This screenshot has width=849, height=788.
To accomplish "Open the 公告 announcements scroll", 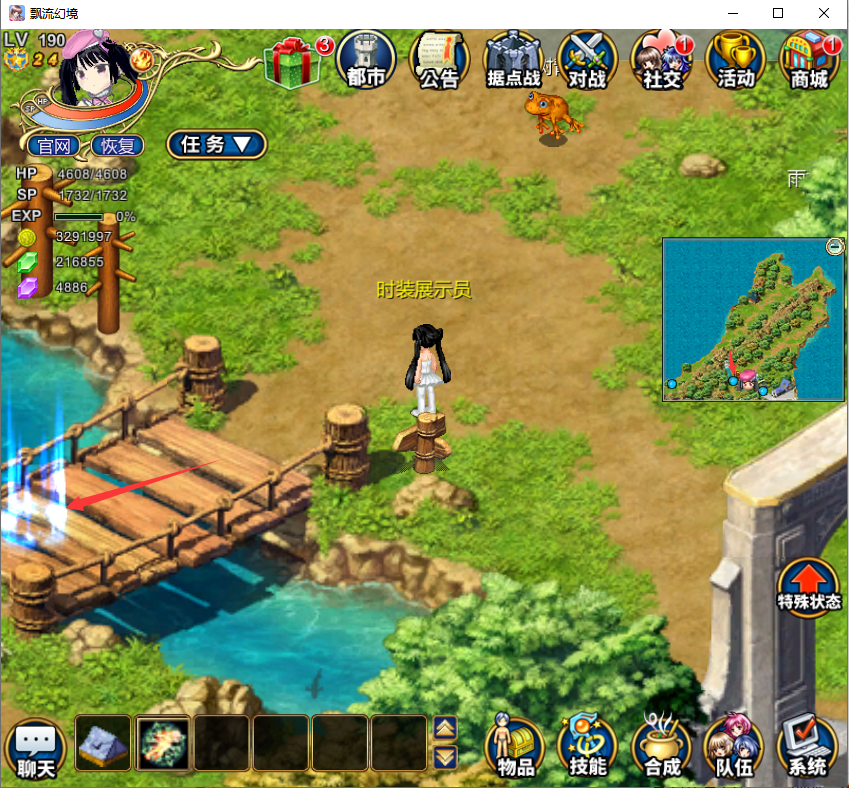I will click(x=439, y=59).
